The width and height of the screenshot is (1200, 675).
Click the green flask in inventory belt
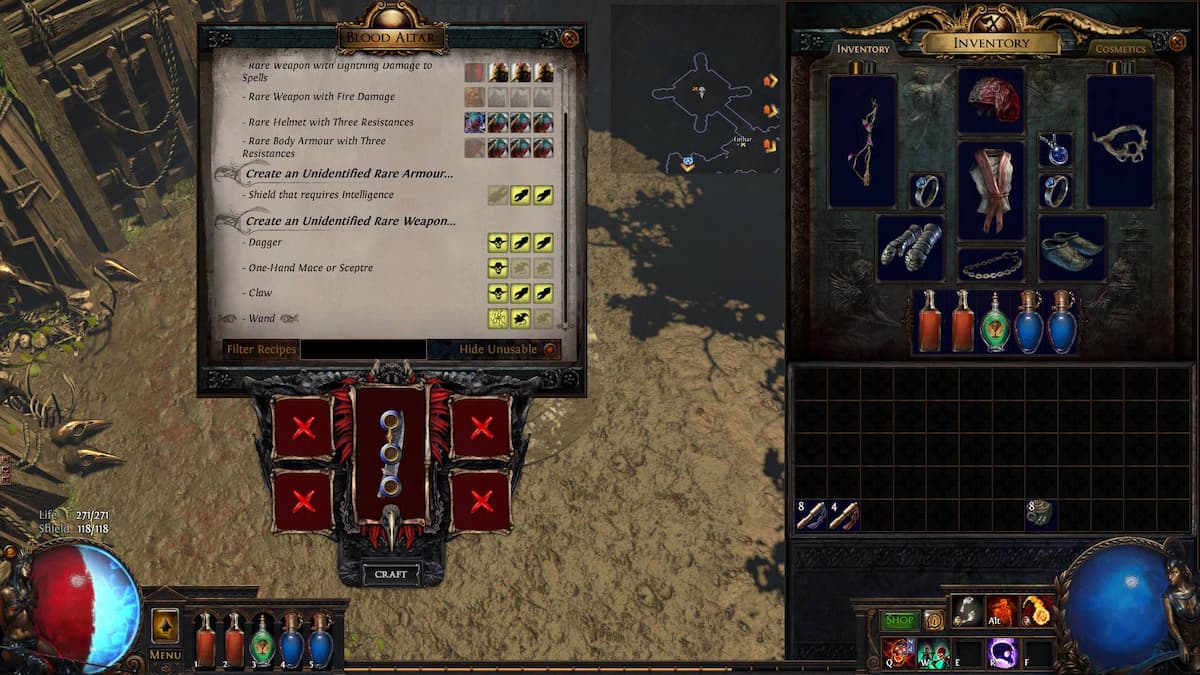[994, 322]
